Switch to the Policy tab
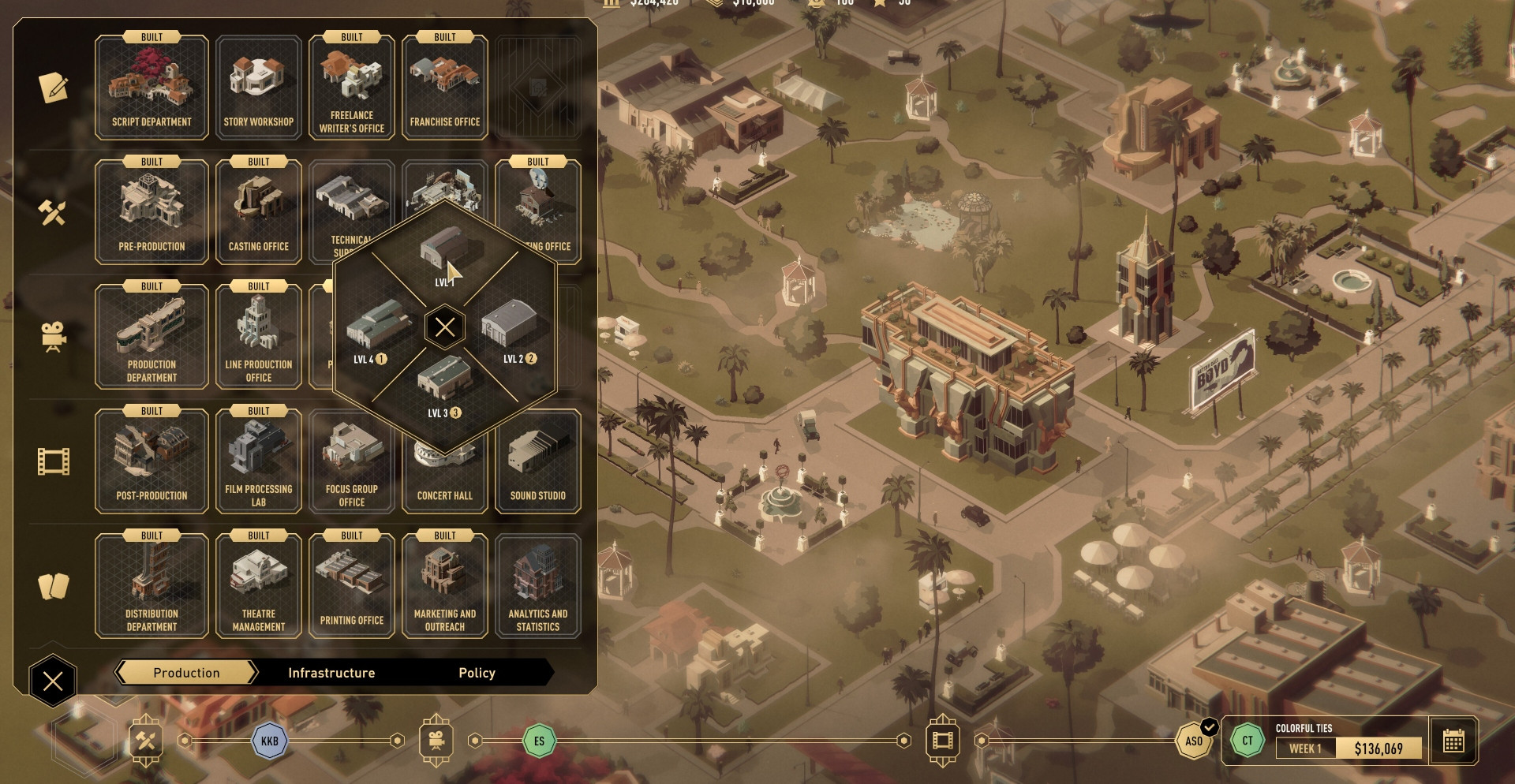This screenshot has height=784, width=1515. point(477,673)
